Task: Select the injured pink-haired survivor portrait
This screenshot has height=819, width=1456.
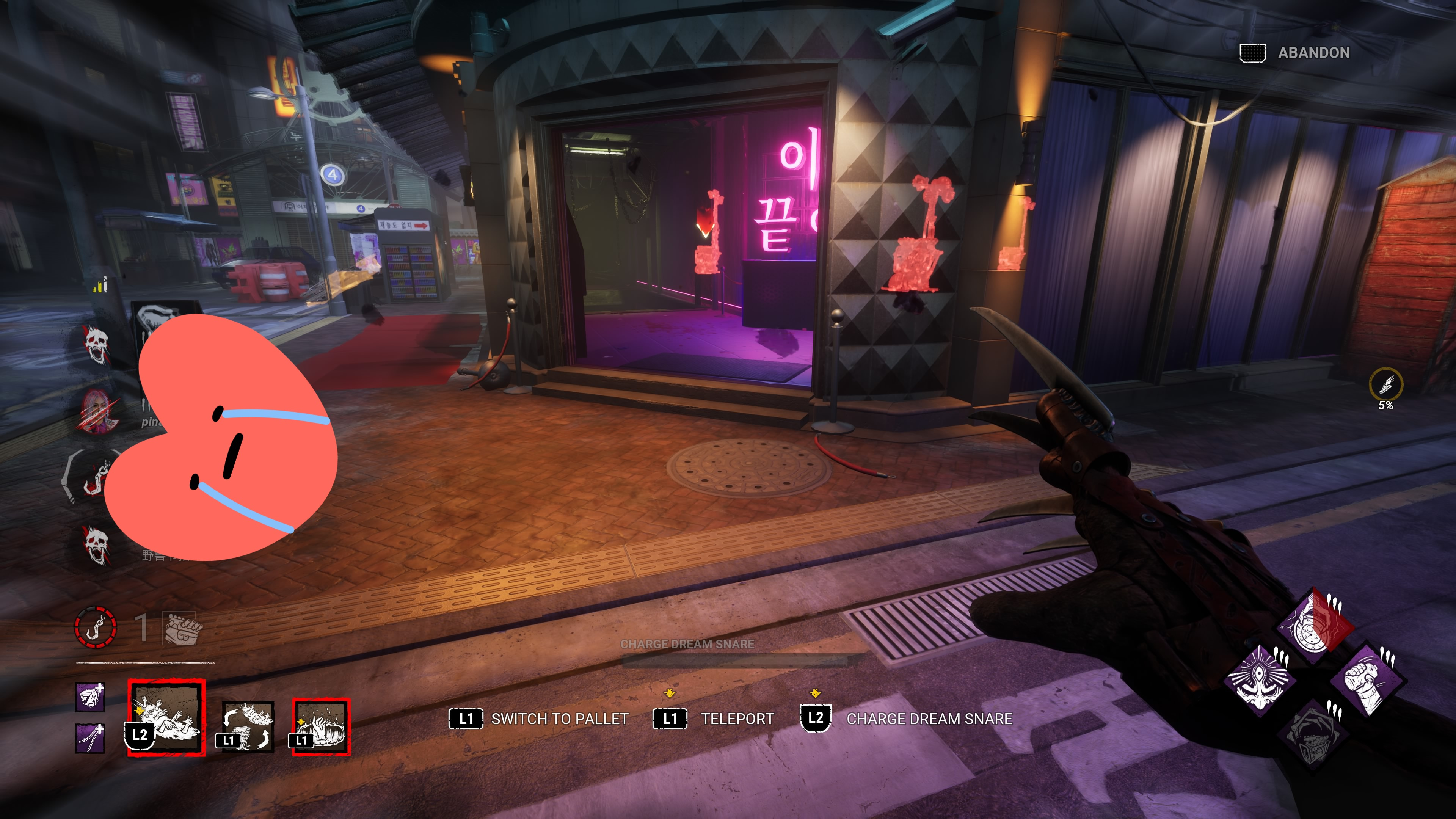Action: tap(99, 411)
